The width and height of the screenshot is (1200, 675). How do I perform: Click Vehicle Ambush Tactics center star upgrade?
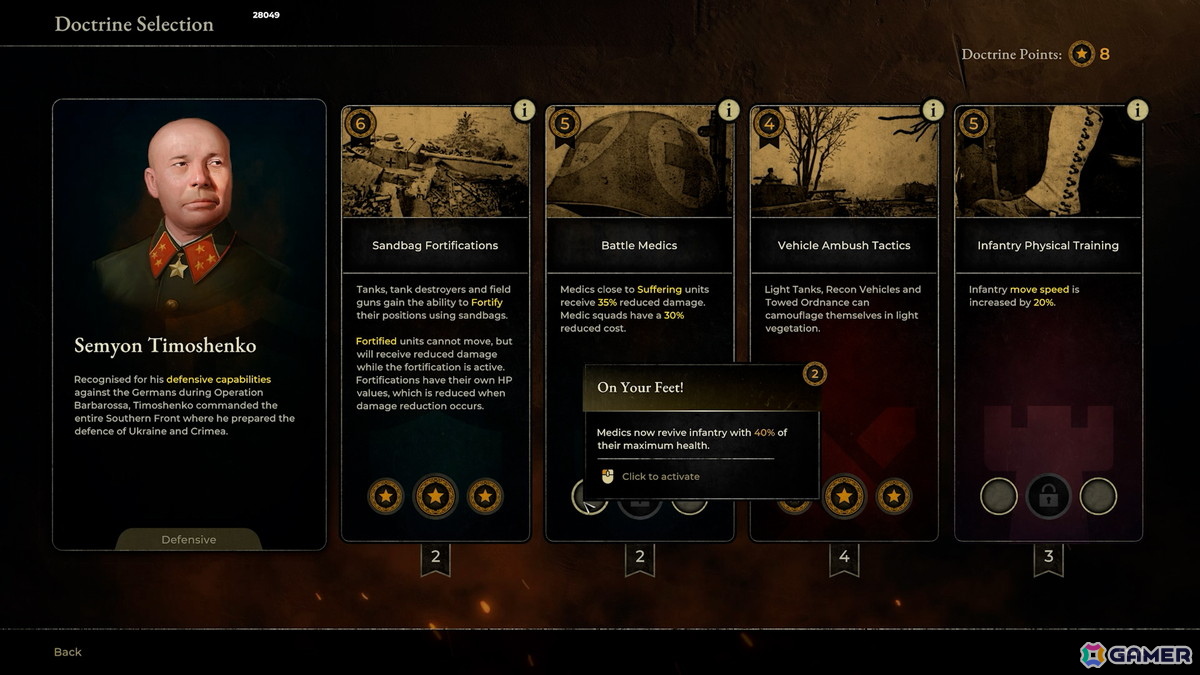[844, 496]
